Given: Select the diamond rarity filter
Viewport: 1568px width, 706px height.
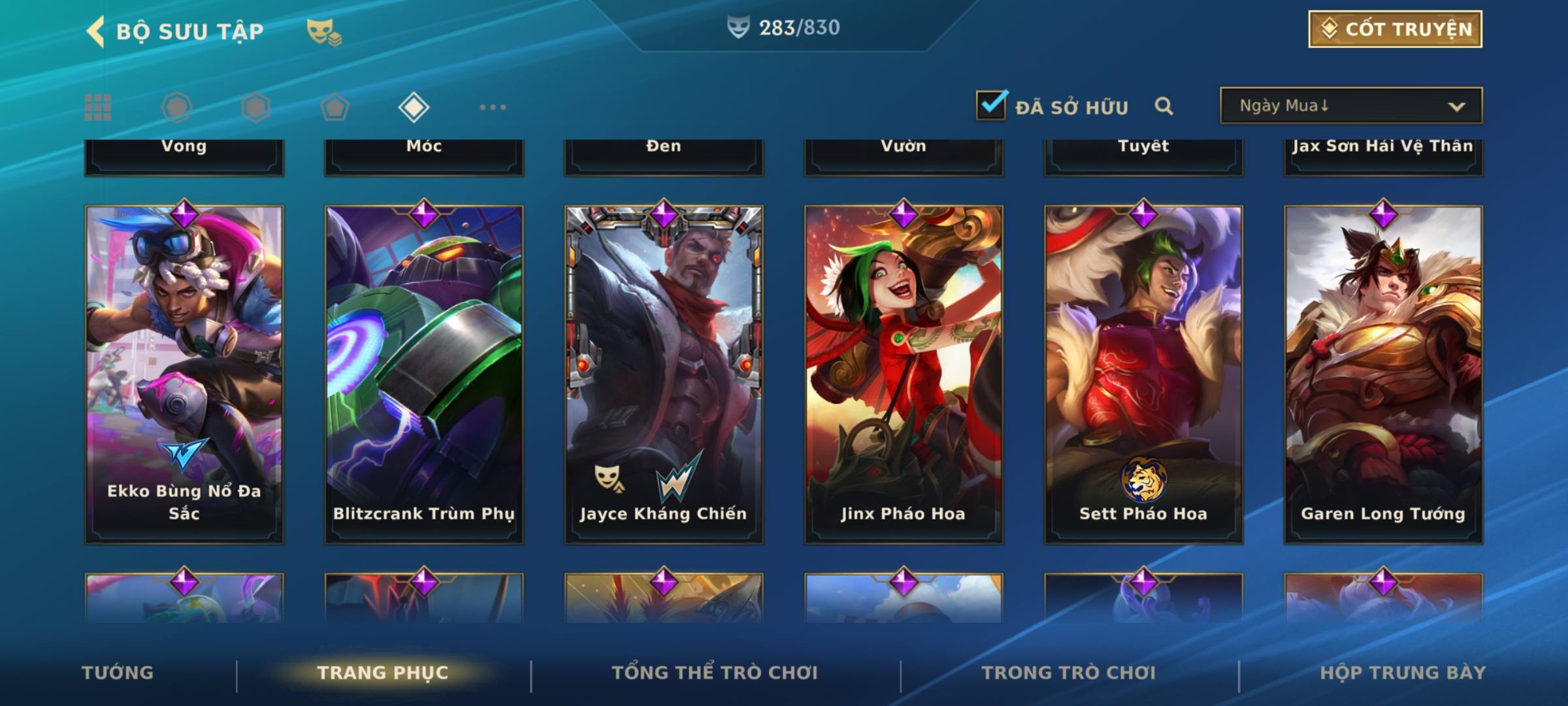Looking at the screenshot, I should point(414,107).
